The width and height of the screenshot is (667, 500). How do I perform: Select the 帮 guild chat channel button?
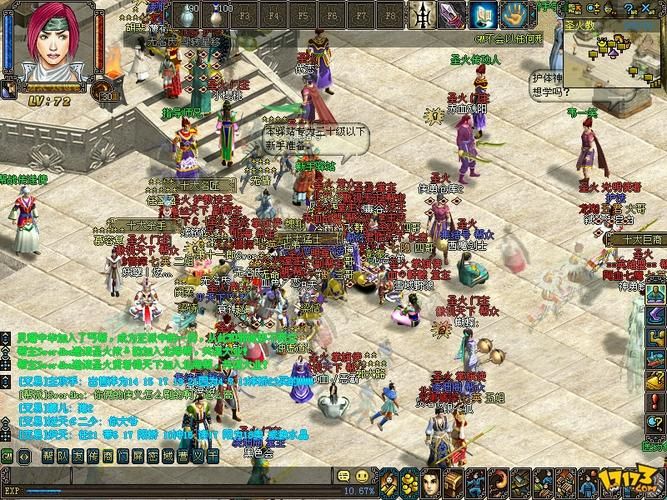[x=49, y=456]
